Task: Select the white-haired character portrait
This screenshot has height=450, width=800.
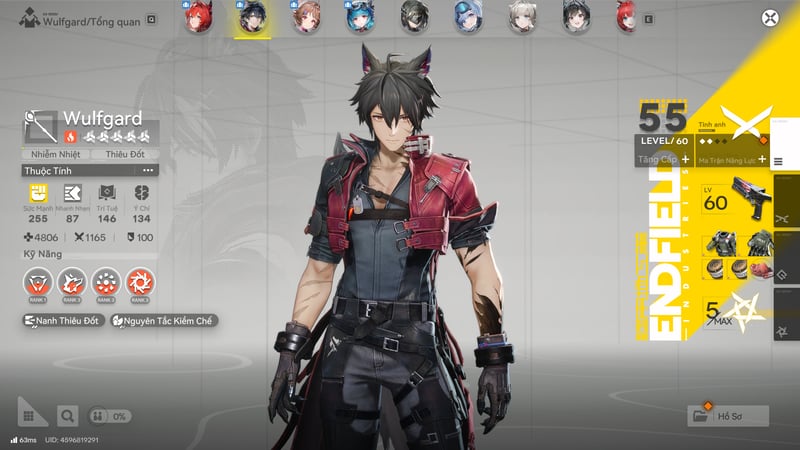Action: point(519,17)
